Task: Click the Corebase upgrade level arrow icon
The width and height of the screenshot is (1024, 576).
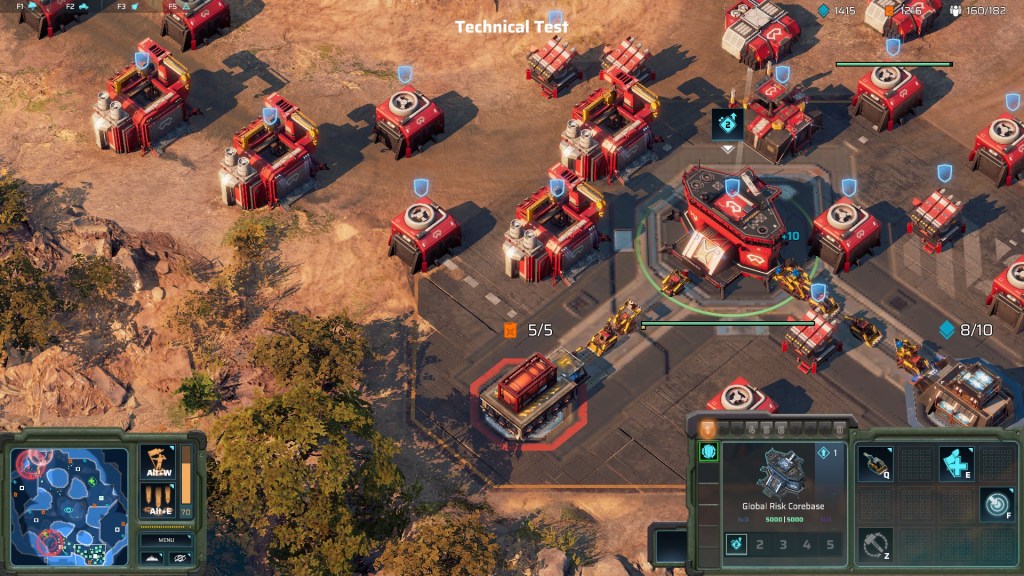Action: pyautogui.click(x=823, y=452)
